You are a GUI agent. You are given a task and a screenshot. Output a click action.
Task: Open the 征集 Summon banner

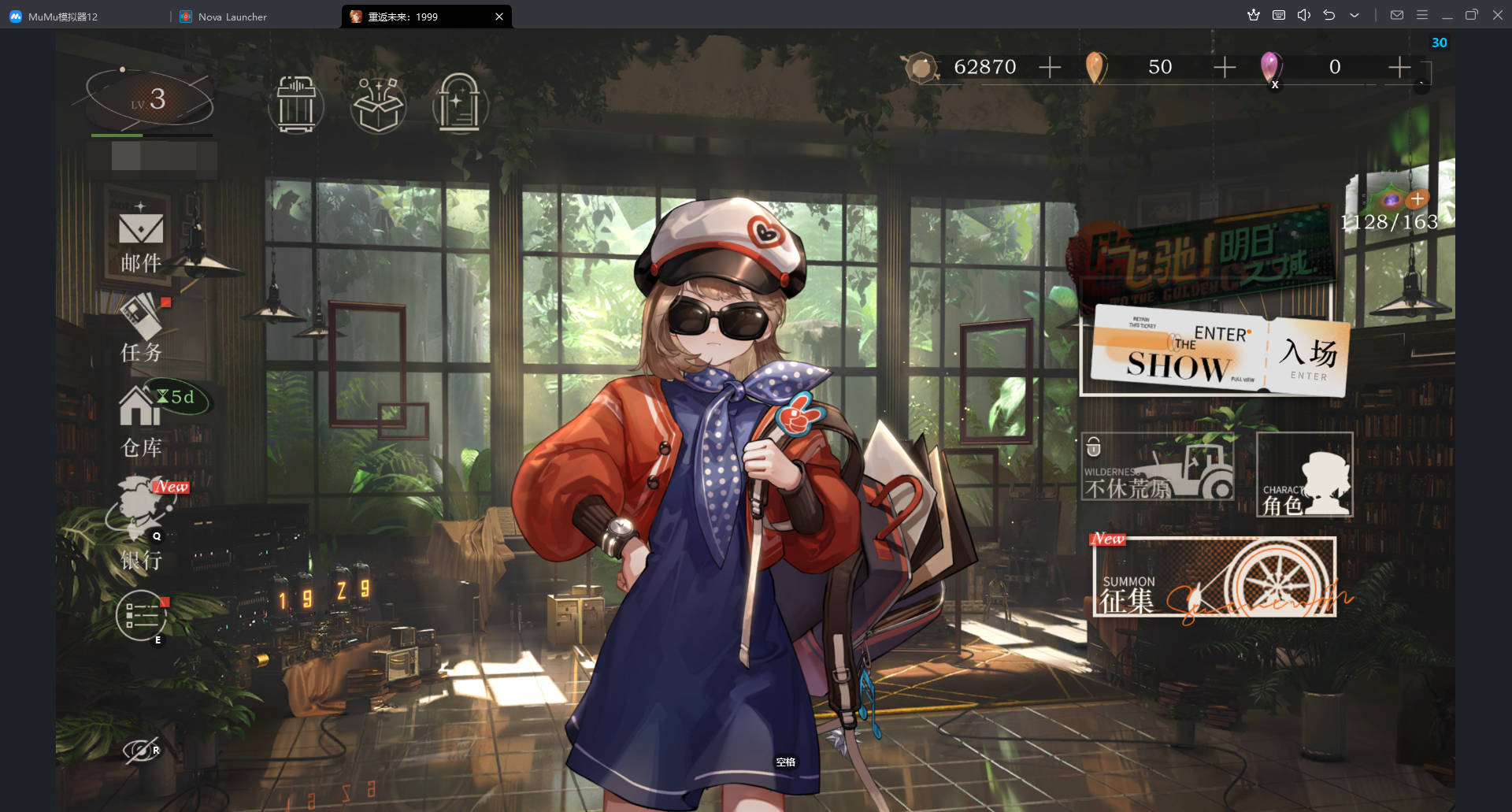point(1214,577)
